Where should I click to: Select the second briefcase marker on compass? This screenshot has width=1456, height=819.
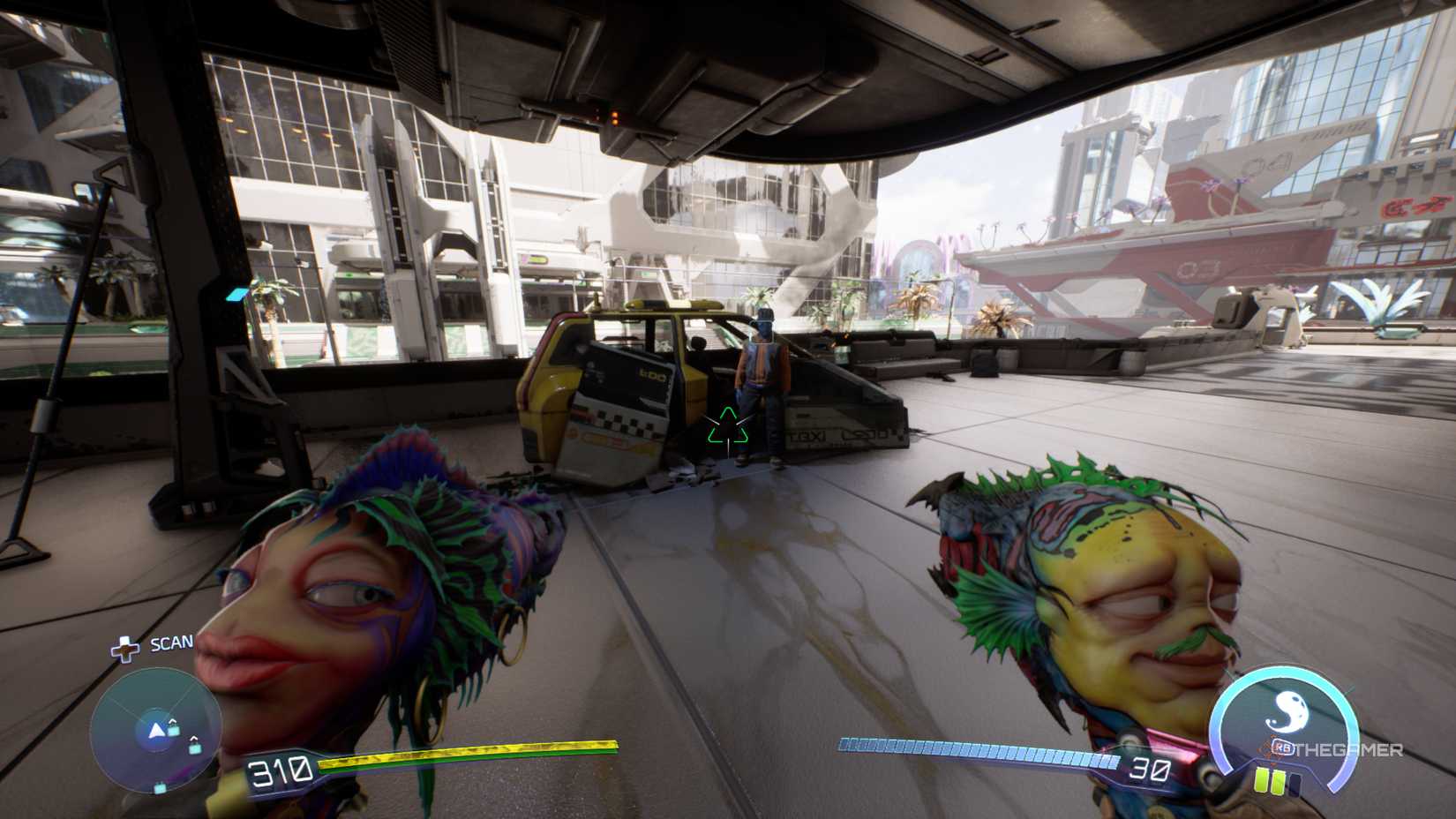pyautogui.click(x=193, y=748)
